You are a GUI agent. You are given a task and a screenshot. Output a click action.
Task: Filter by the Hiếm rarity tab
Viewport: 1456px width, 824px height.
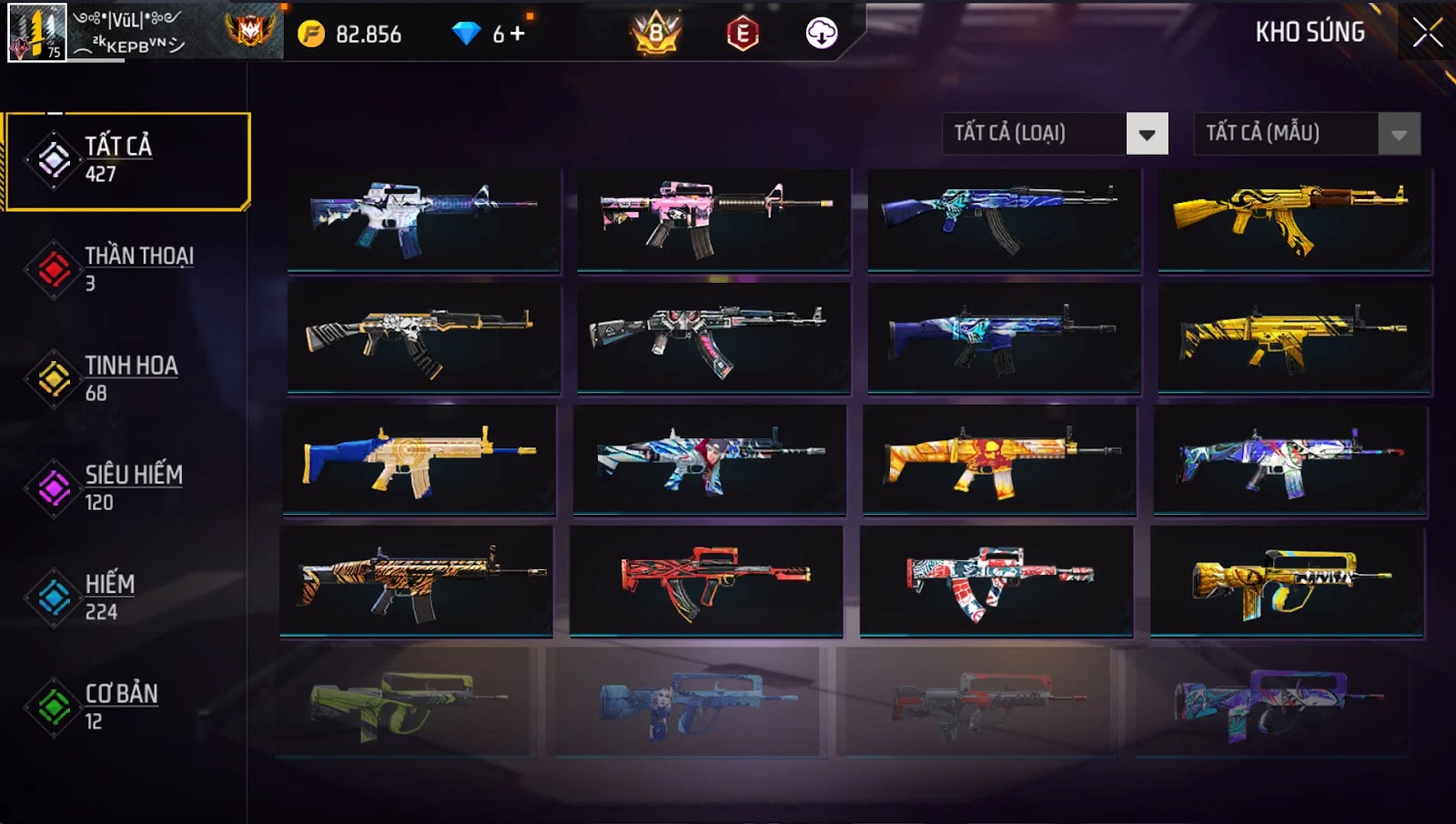click(x=127, y=597)
